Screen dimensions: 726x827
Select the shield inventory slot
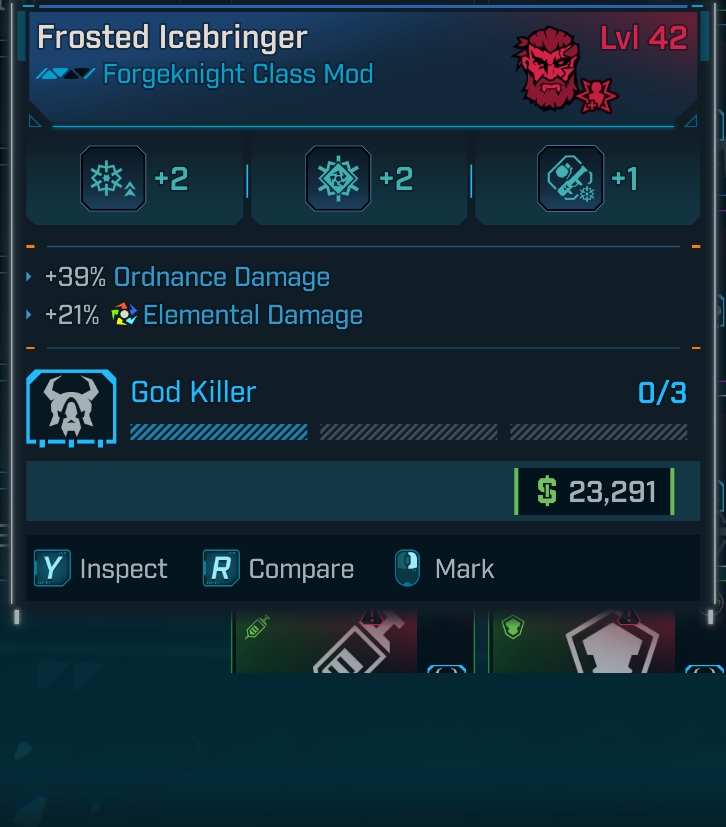(x=583, y=640)
